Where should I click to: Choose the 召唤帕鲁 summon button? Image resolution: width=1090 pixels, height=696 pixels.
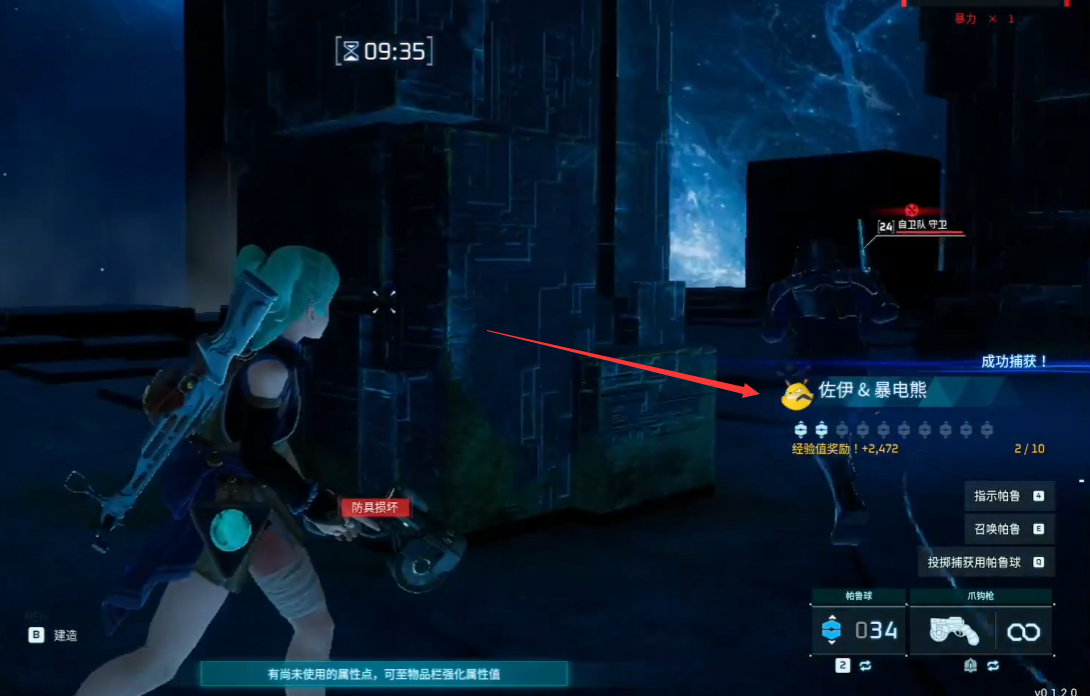(1009, 529)
